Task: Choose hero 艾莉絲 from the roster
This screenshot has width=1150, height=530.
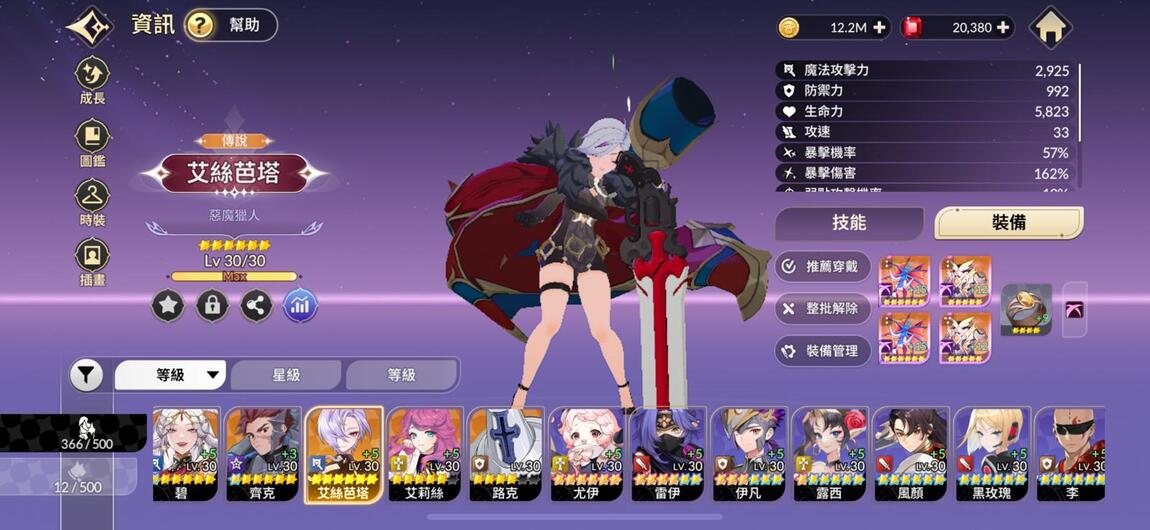Action: (x=425, y=453)
